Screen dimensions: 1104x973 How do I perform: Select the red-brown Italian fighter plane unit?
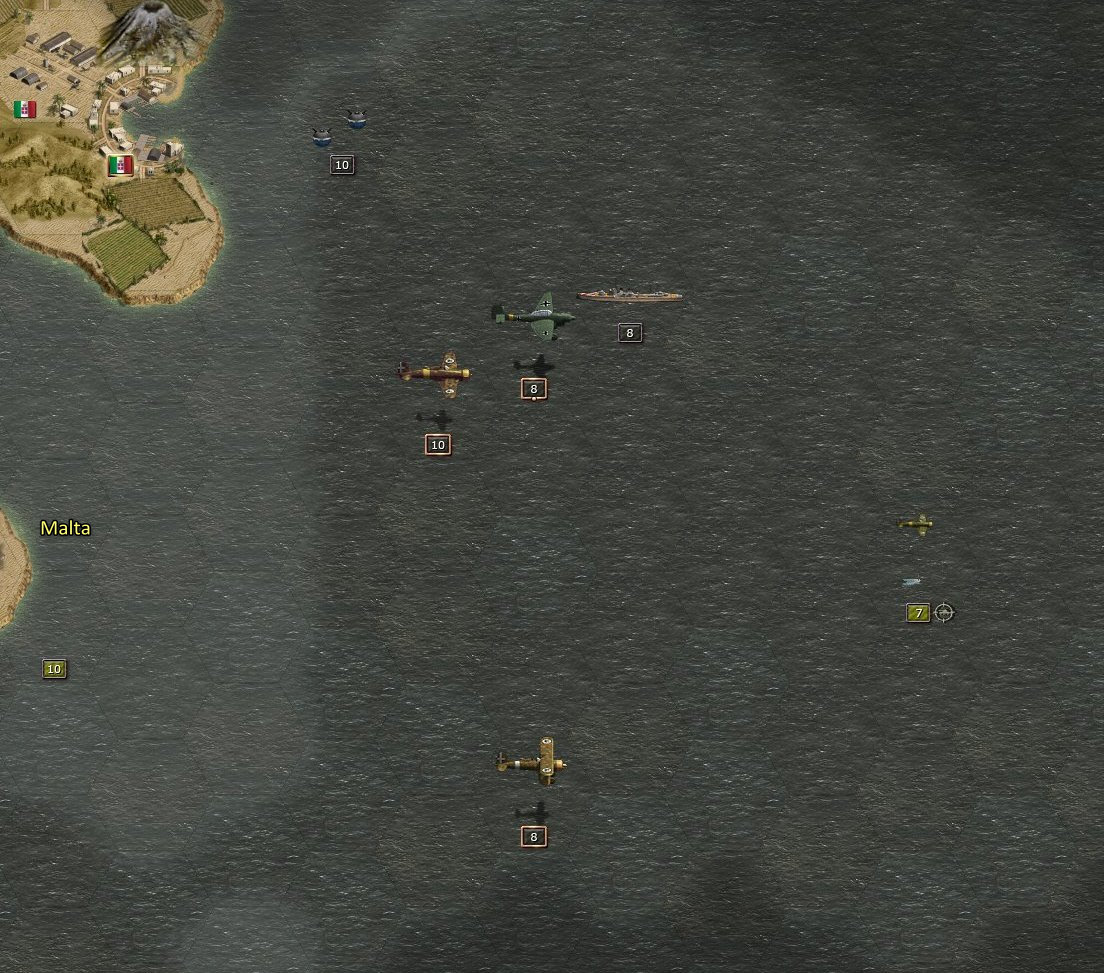(435, 372)
